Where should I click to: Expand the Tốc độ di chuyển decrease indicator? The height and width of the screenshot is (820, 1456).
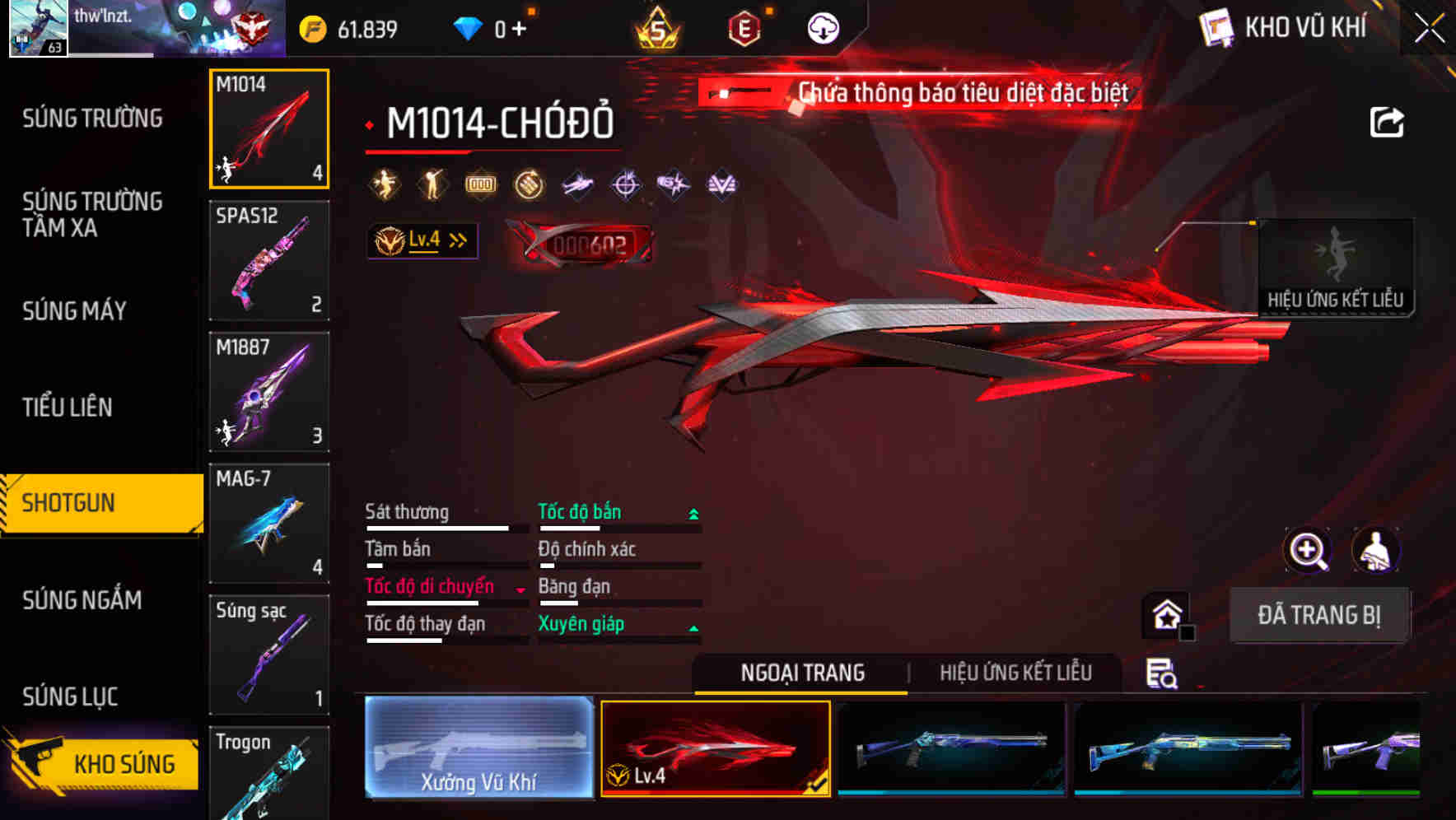pos(519,588)
